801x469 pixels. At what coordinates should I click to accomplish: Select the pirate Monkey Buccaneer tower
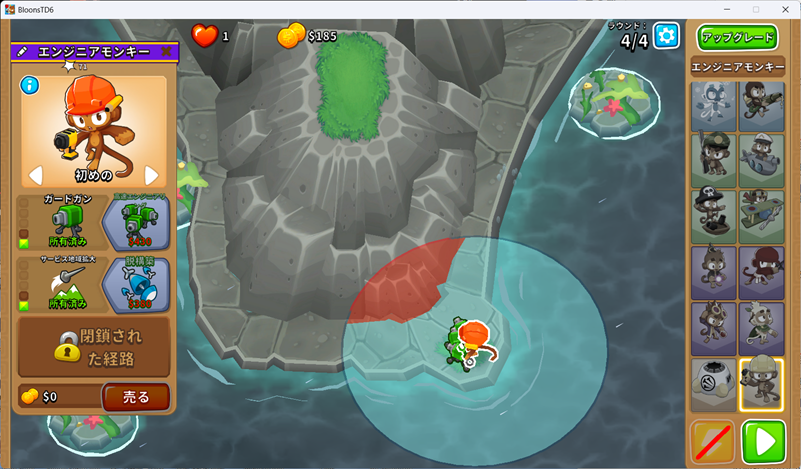click(x=714, y=216)
